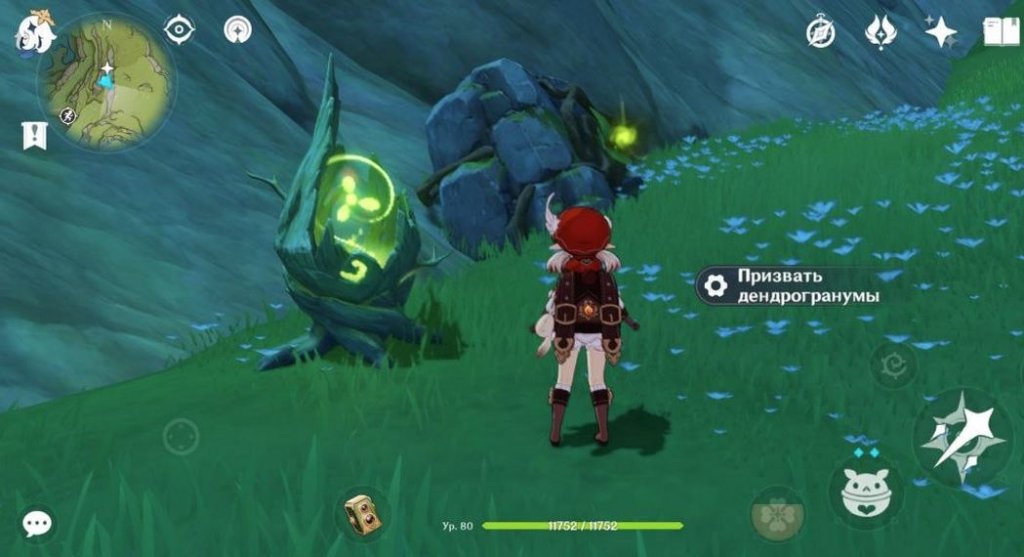Activate the clover elemental burst button
Viewport: 1024px width, 557px height.
coord(777,514)
